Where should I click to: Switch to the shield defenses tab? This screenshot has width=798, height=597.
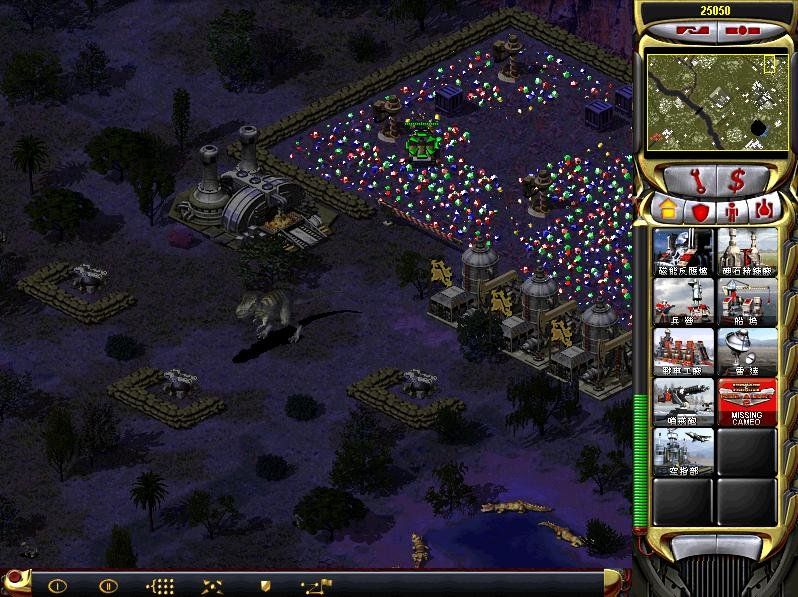[699, 210]
